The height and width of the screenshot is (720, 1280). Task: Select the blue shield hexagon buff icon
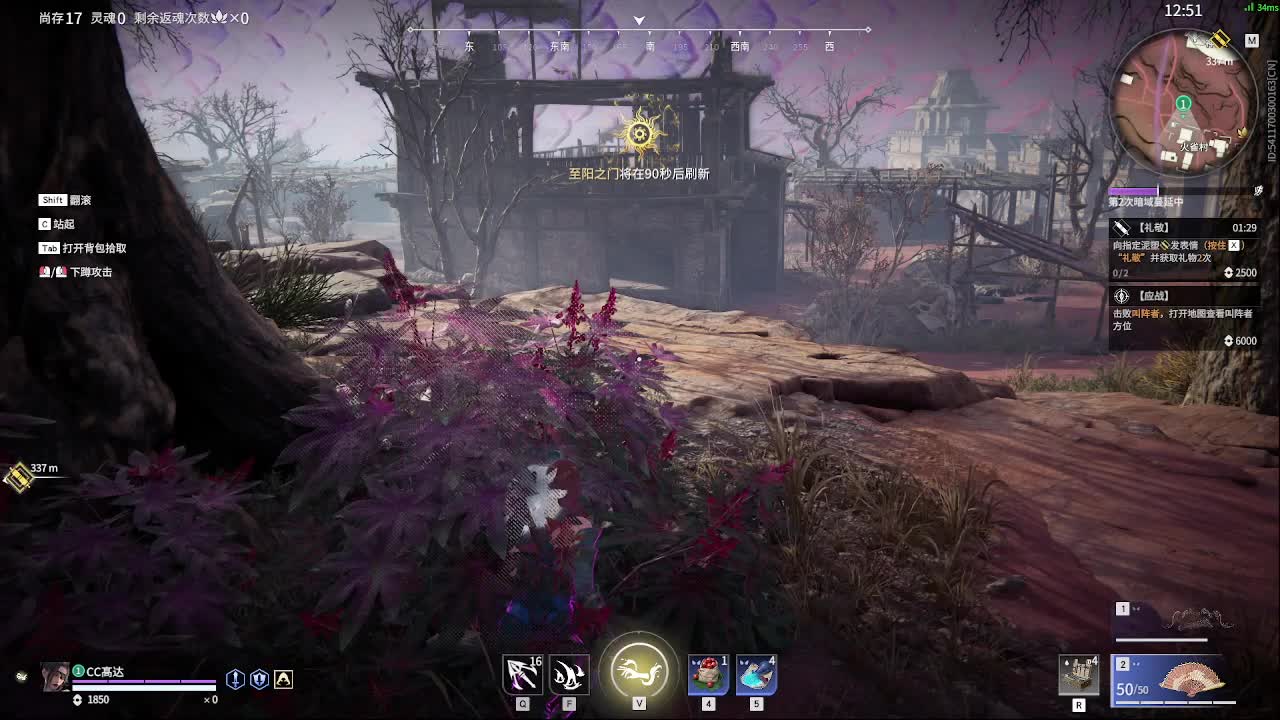(259, 679)
